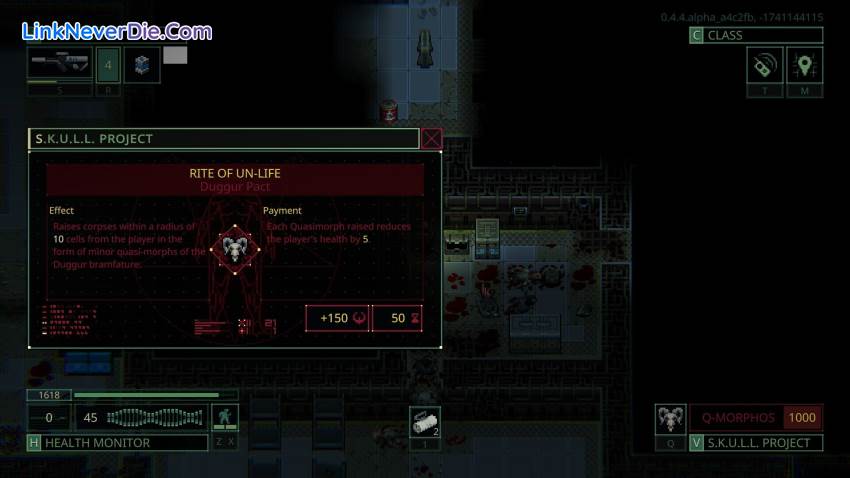Use the grenade canister quick slot
Viewport: 850px width, 478px height.
424,423
